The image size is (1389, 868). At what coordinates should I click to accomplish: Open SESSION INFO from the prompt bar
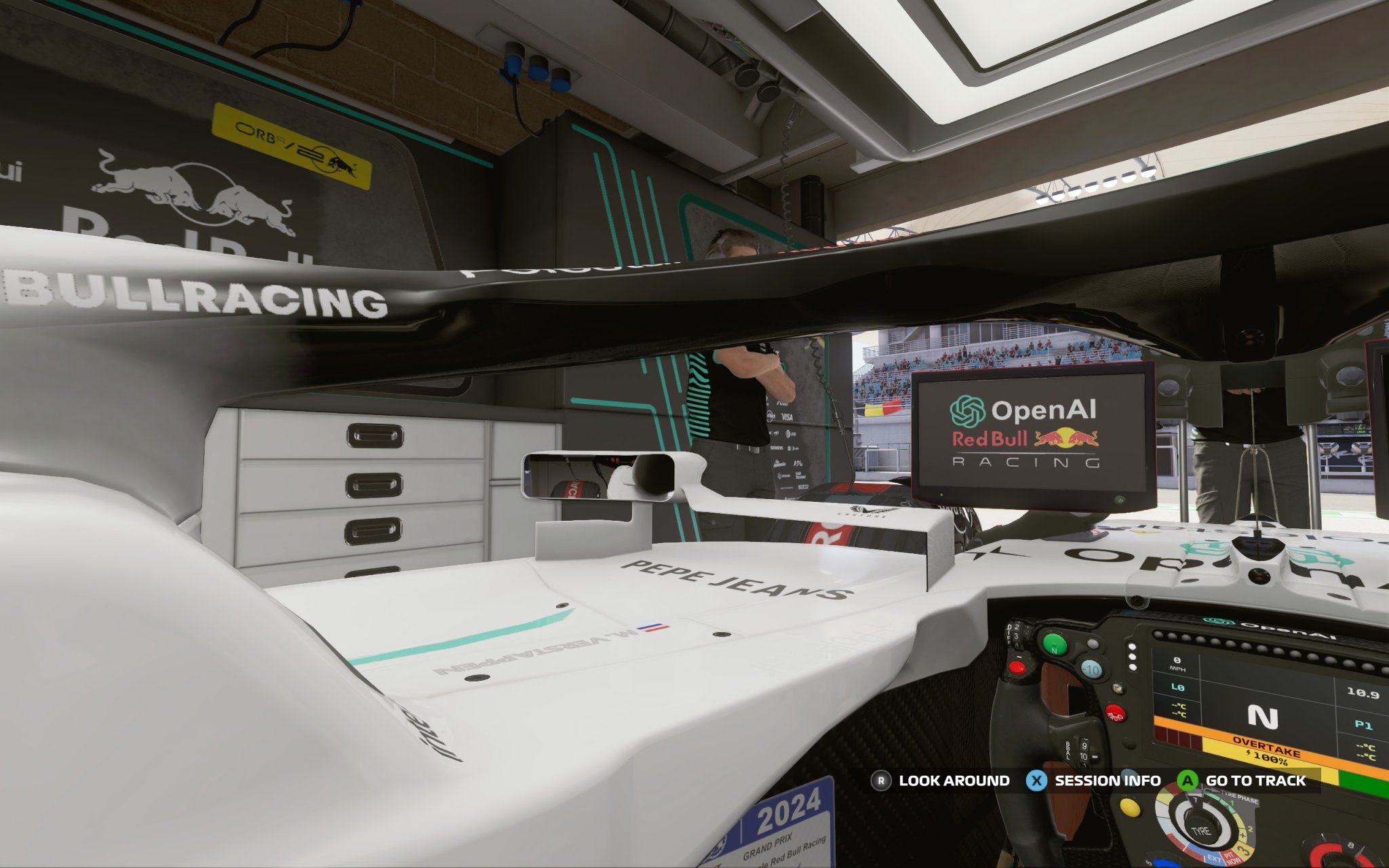1108,779
